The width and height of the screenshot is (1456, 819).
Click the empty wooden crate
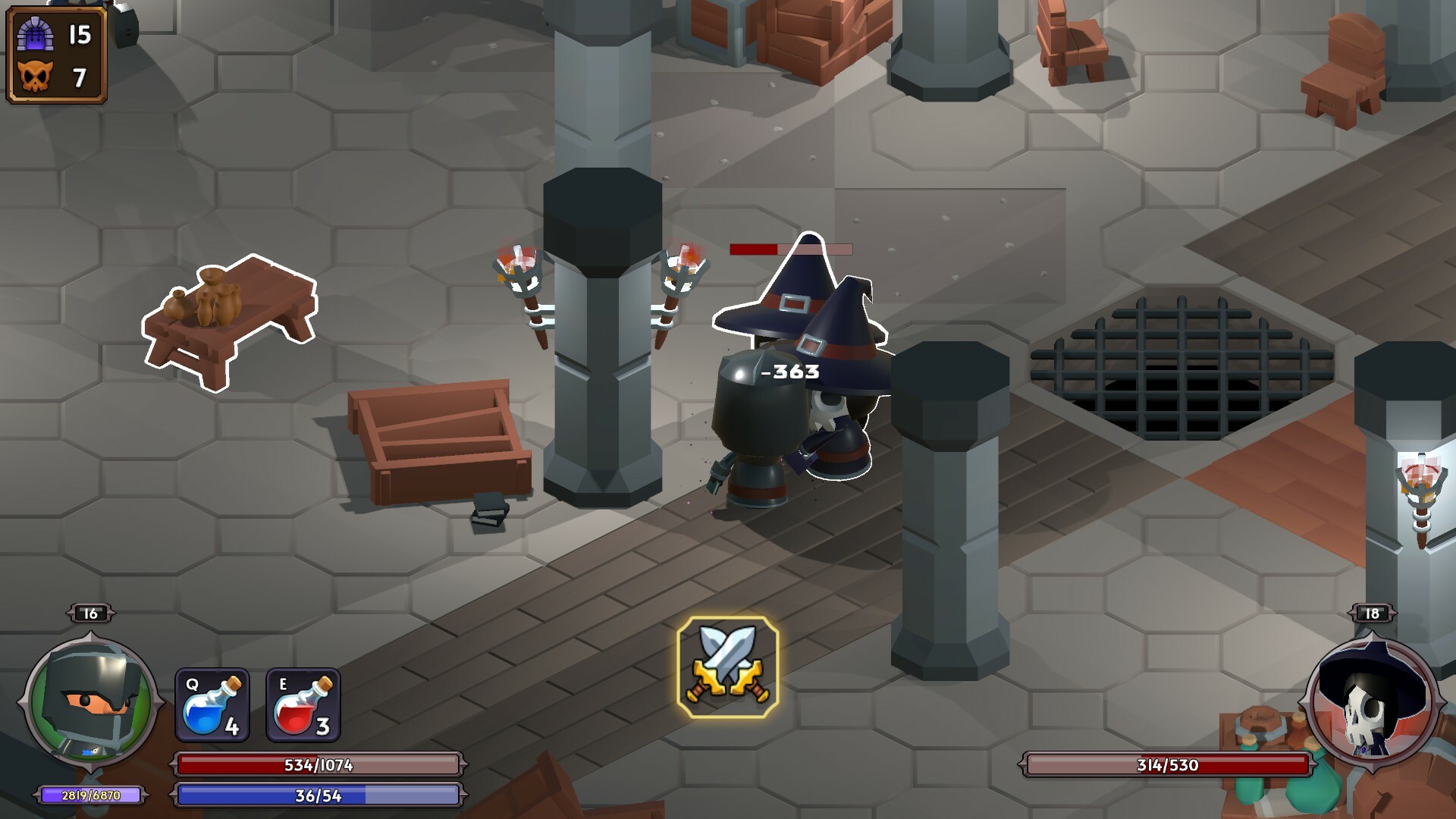(x=440, y=440)
